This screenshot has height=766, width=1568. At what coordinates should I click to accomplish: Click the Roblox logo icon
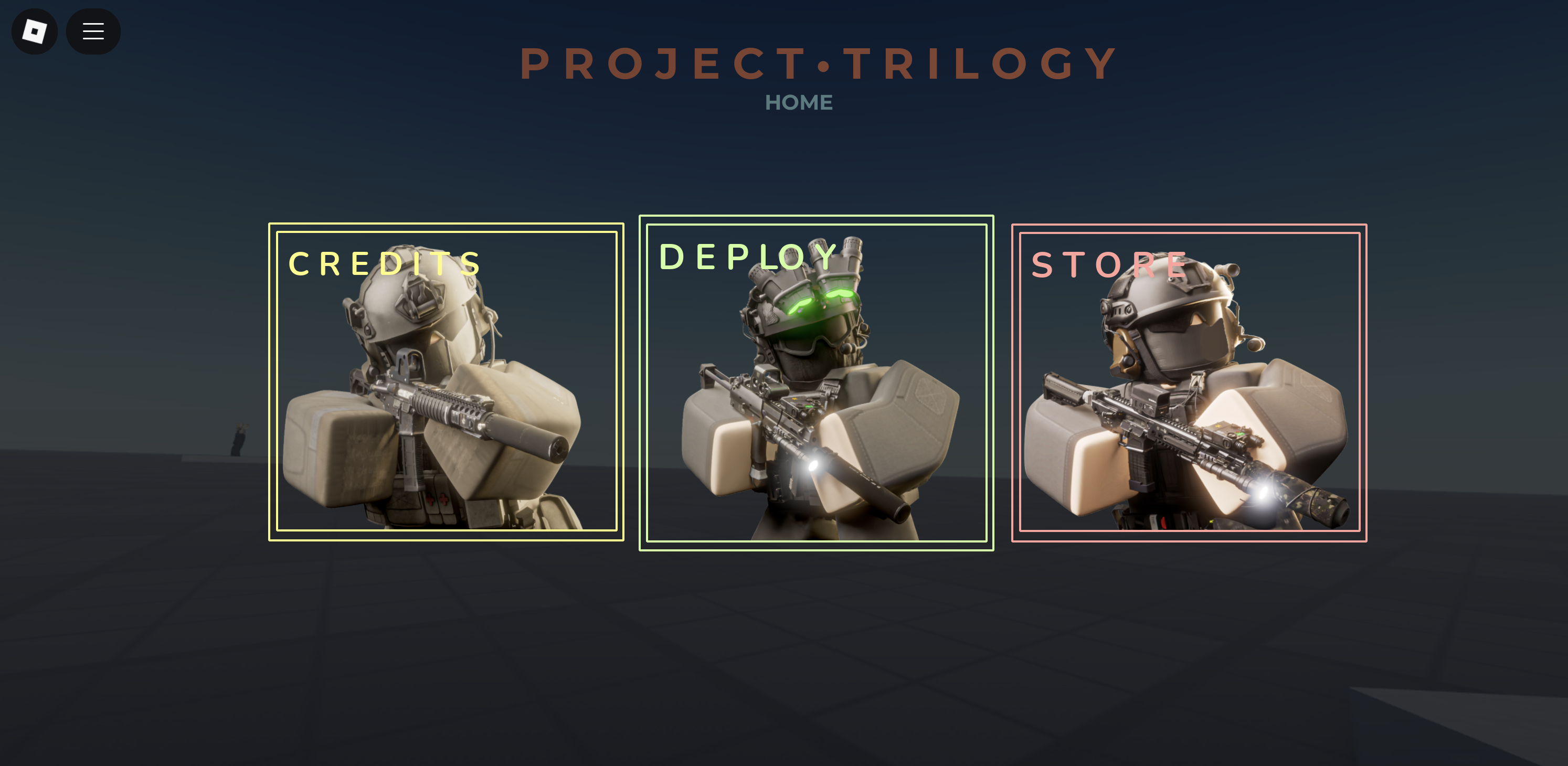34,31
